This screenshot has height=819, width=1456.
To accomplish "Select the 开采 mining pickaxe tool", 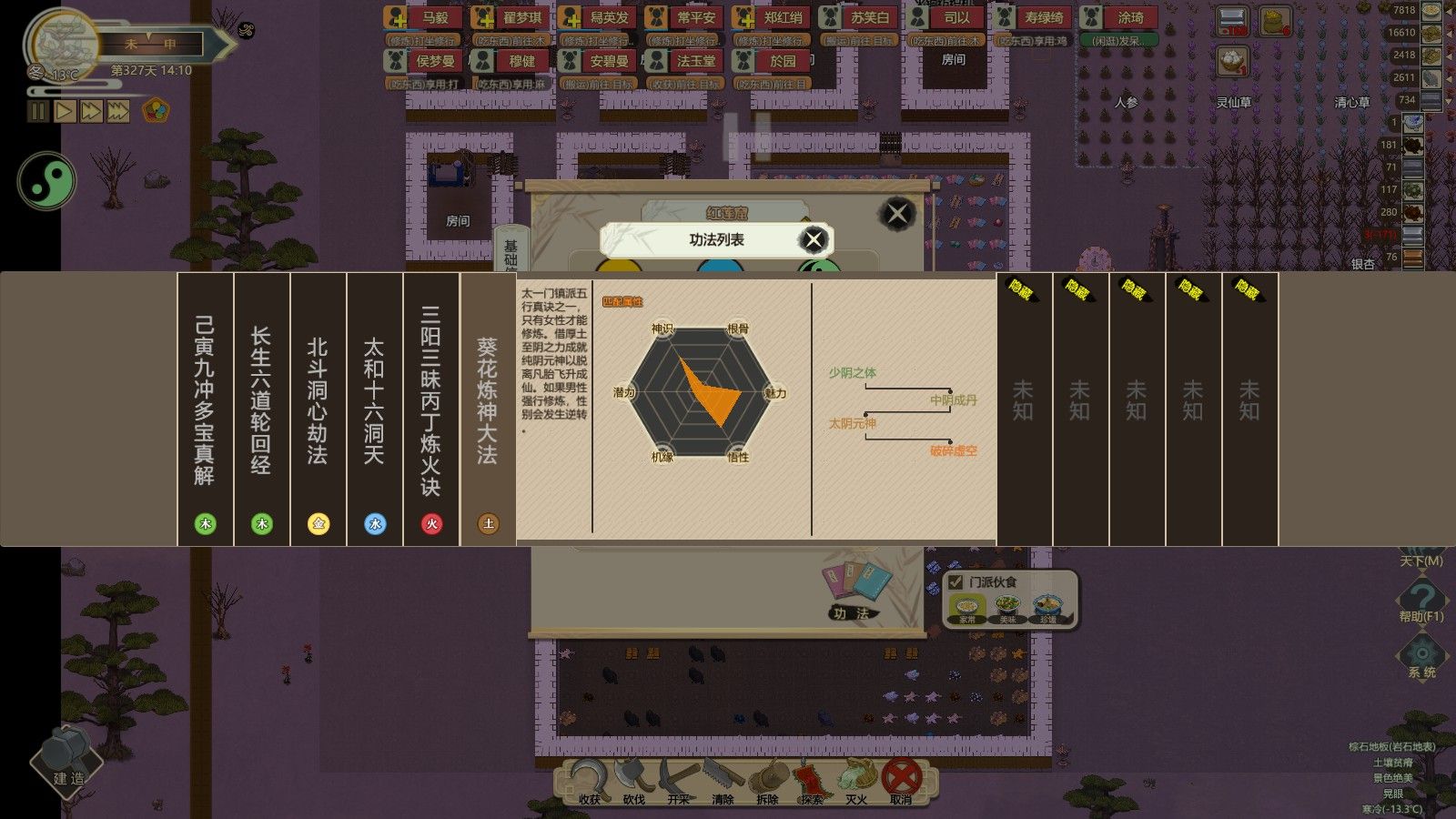I will point(678,781).
